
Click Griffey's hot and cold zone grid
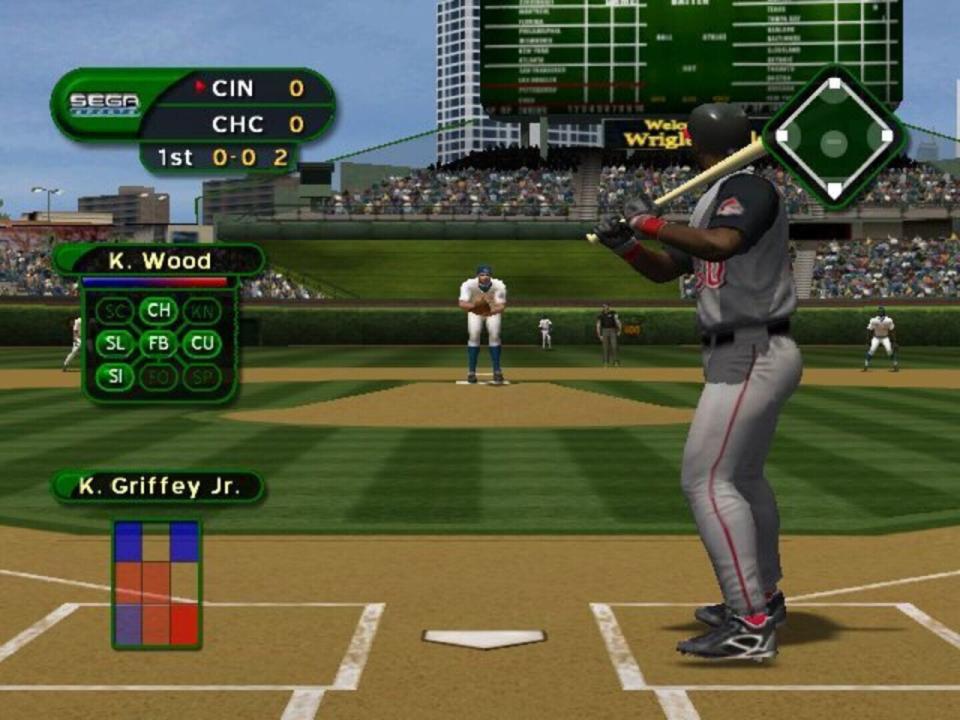(156, 584)
